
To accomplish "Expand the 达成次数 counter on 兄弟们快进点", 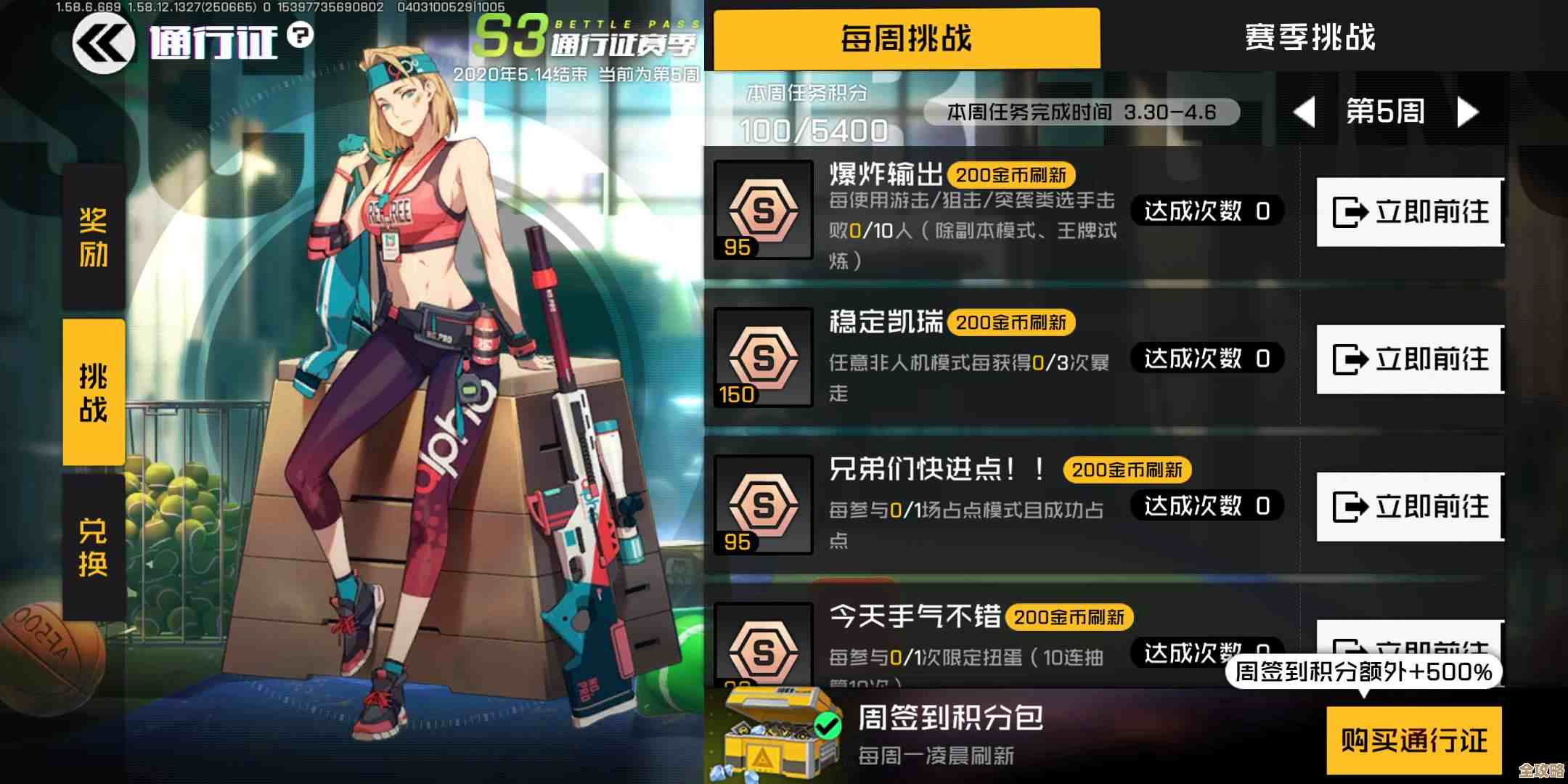I will (x=1206, y=505).
